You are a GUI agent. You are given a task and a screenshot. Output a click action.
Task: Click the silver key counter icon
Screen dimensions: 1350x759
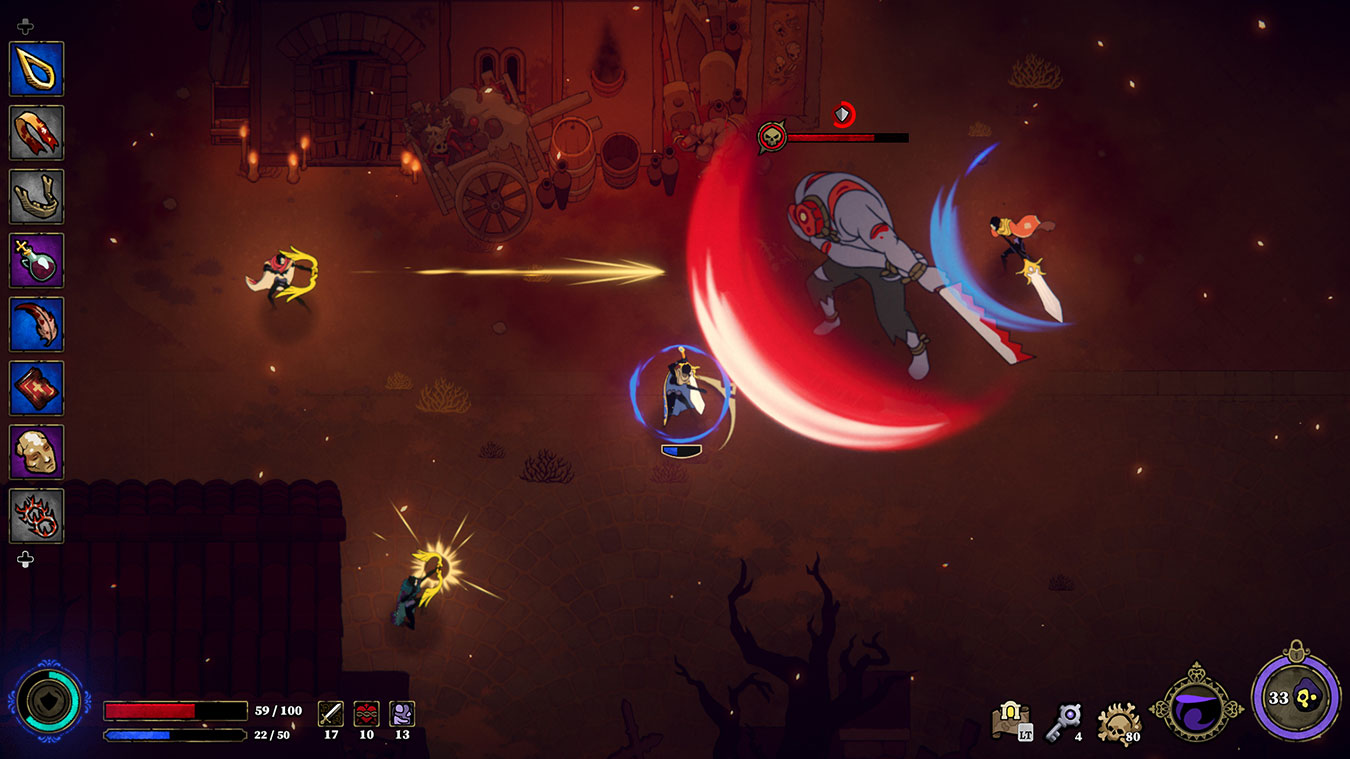pyautogui.click(x=1067, y=719)
